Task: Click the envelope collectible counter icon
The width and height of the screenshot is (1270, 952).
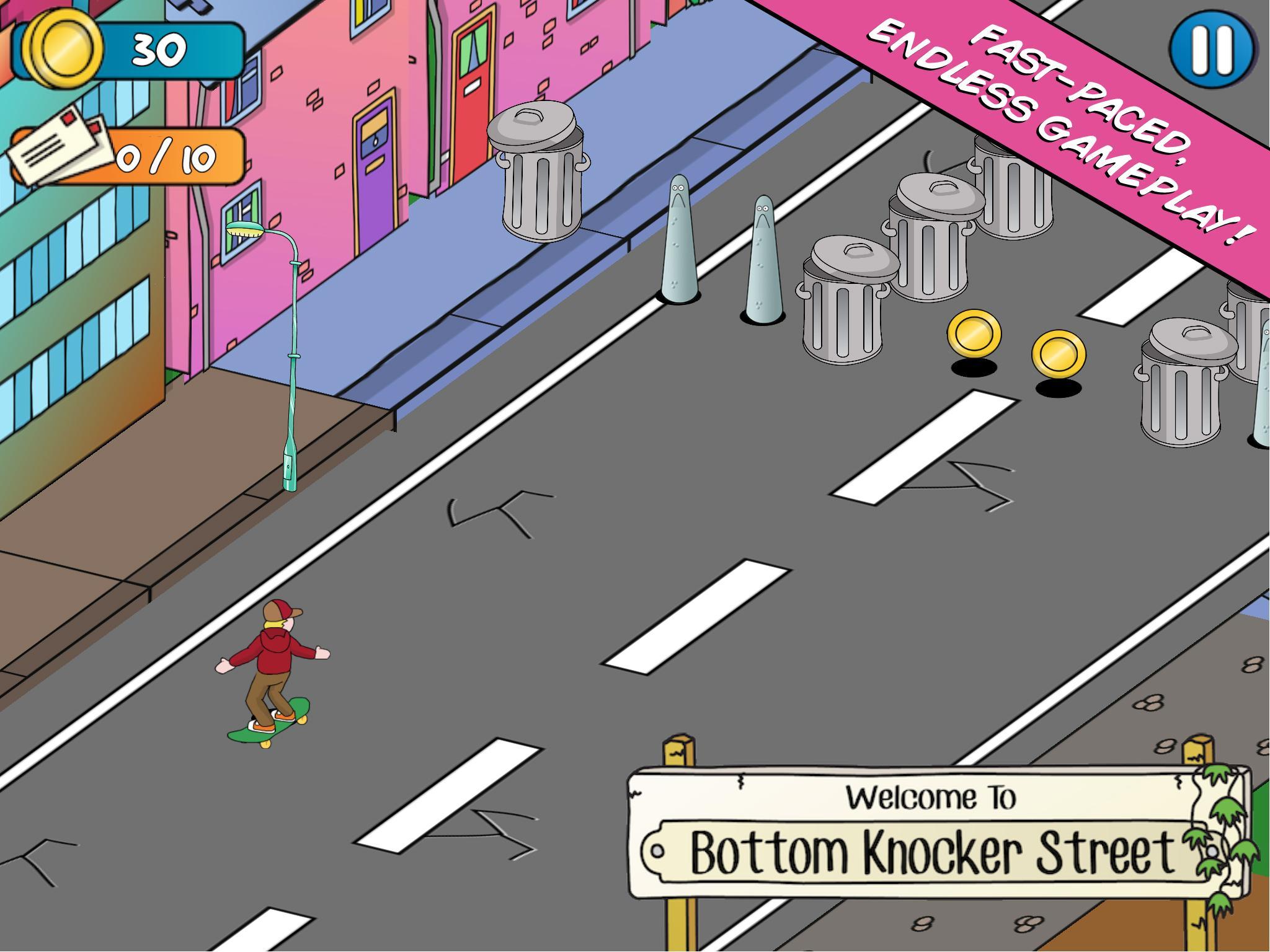Action: (x=59, y=151)
